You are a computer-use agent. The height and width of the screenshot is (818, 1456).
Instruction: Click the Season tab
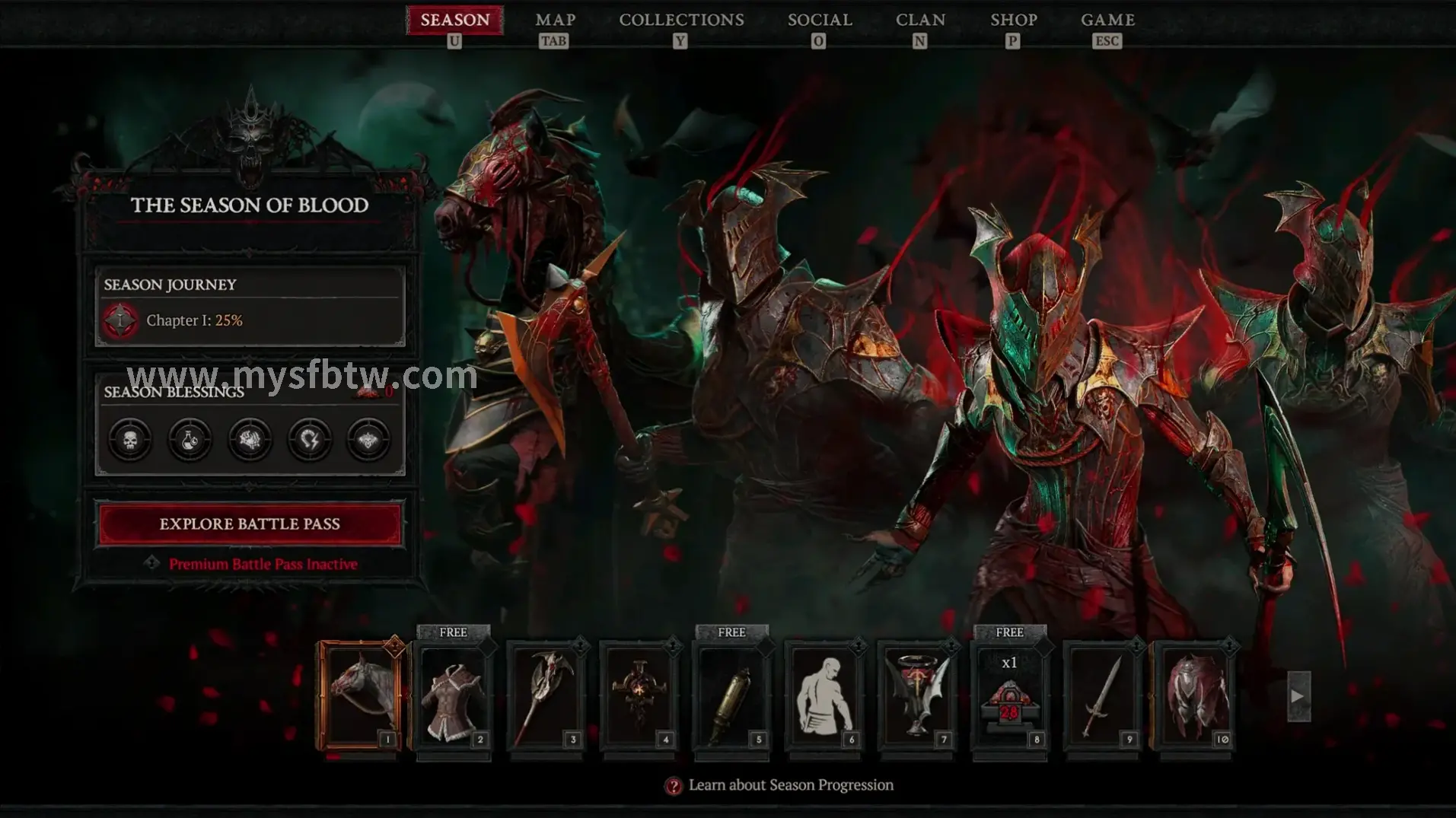[x=454, y=21]
